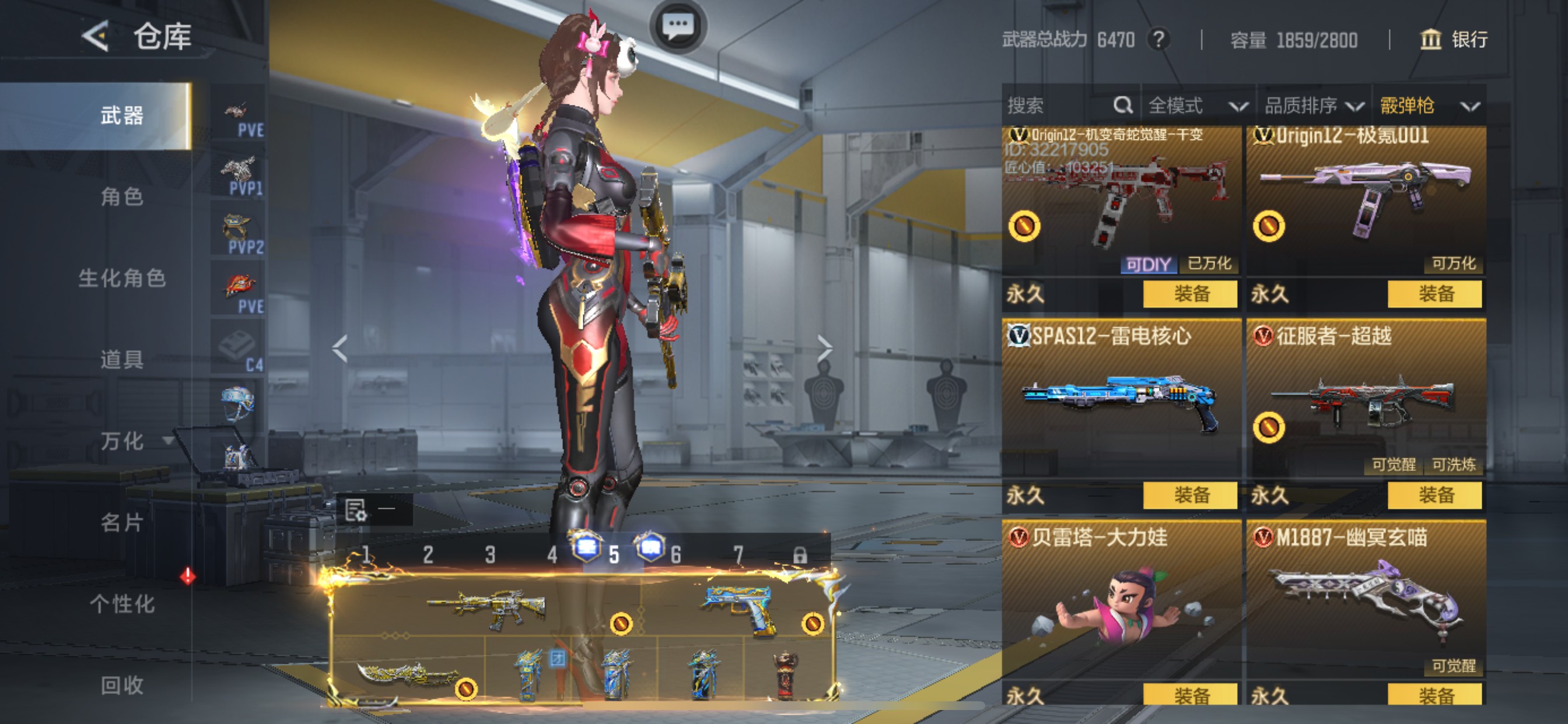Equip the SPAS12-雷电核心 shotgun
Image resolution: width=1568 pixels, height=724 pixels.
[x=1190, y=495]
